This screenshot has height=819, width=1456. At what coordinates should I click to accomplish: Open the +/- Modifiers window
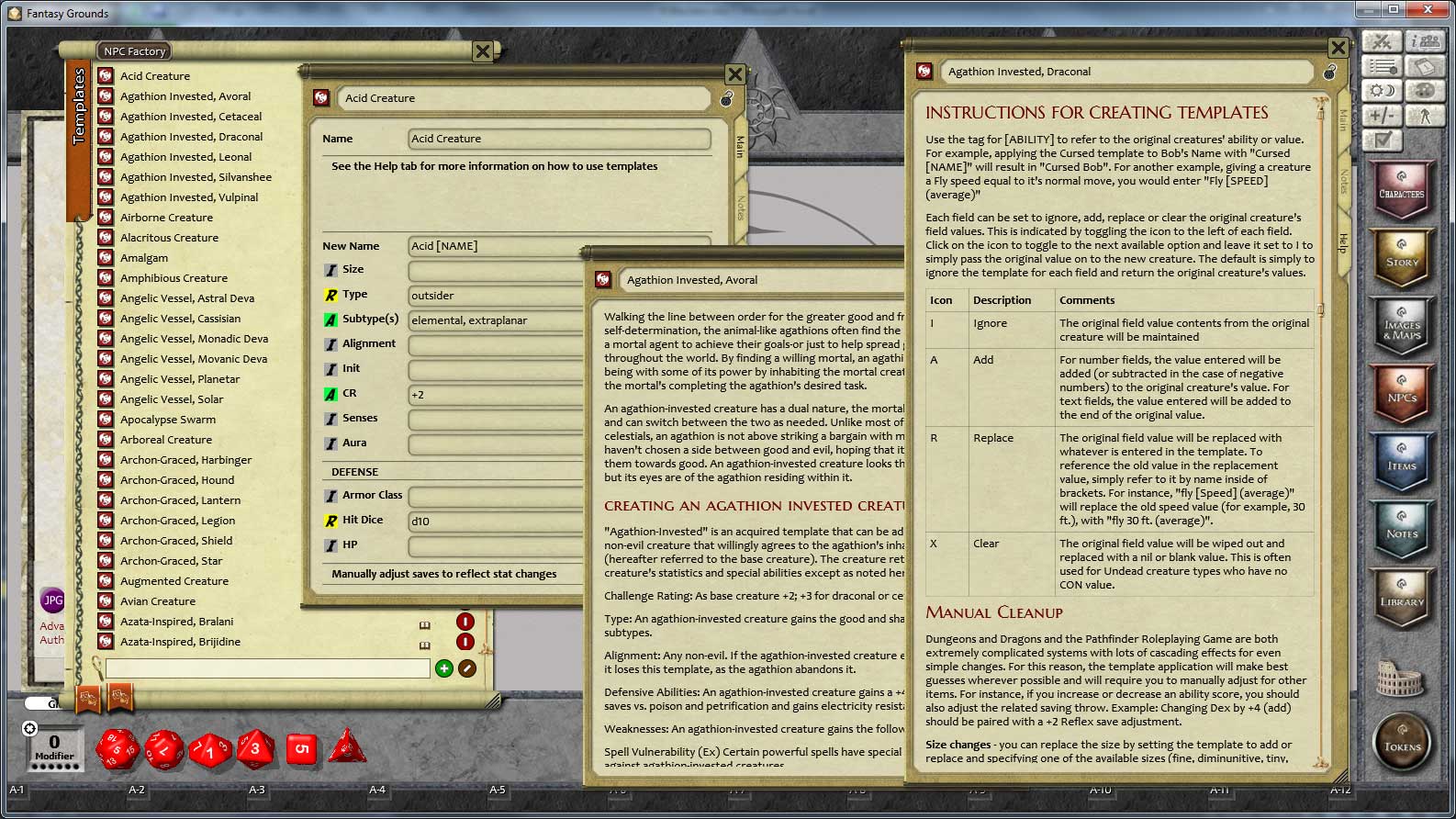1383,116
